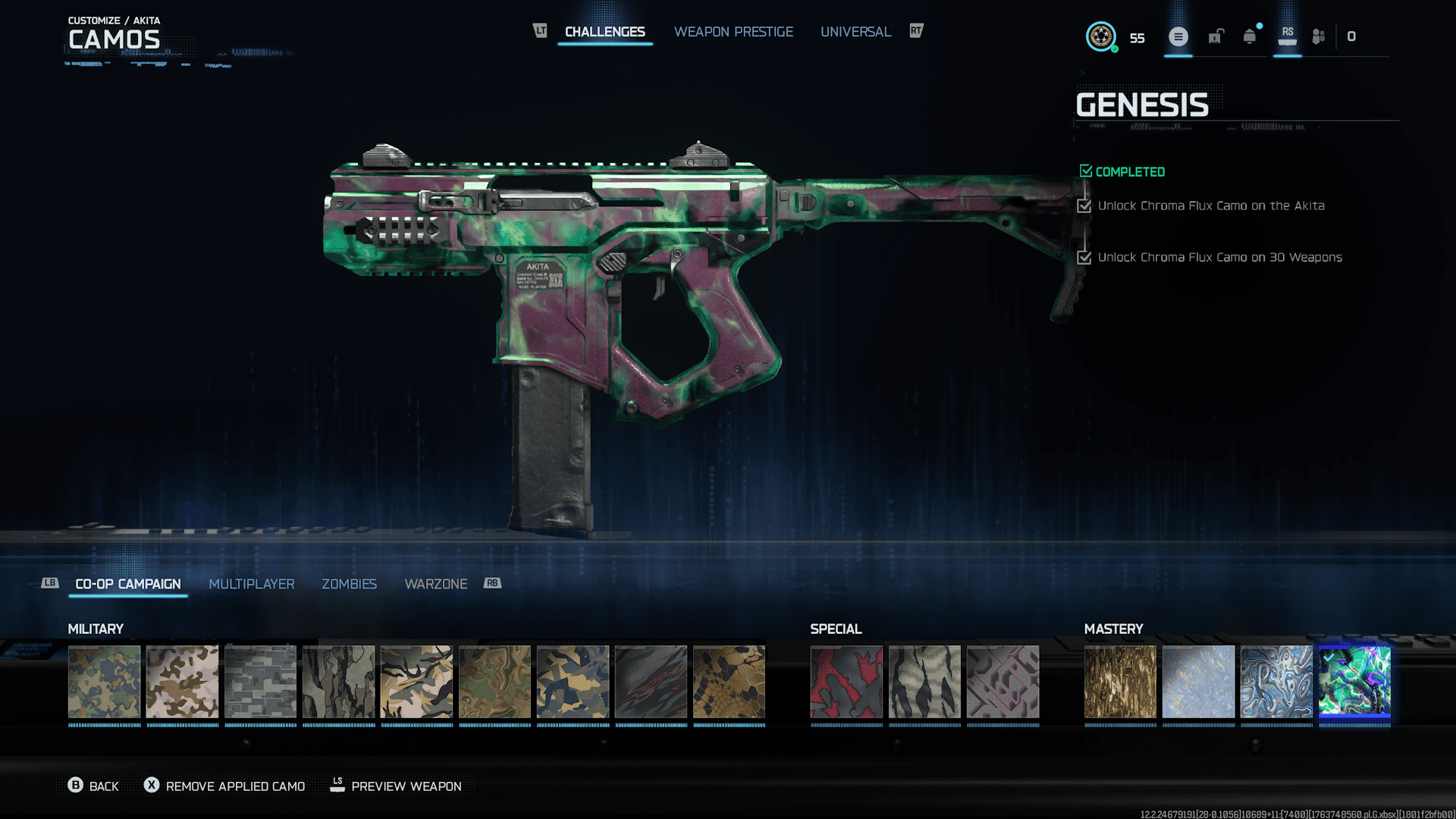Select the grey digital pixel military camo
The image size is (1456, 819).
260,681
